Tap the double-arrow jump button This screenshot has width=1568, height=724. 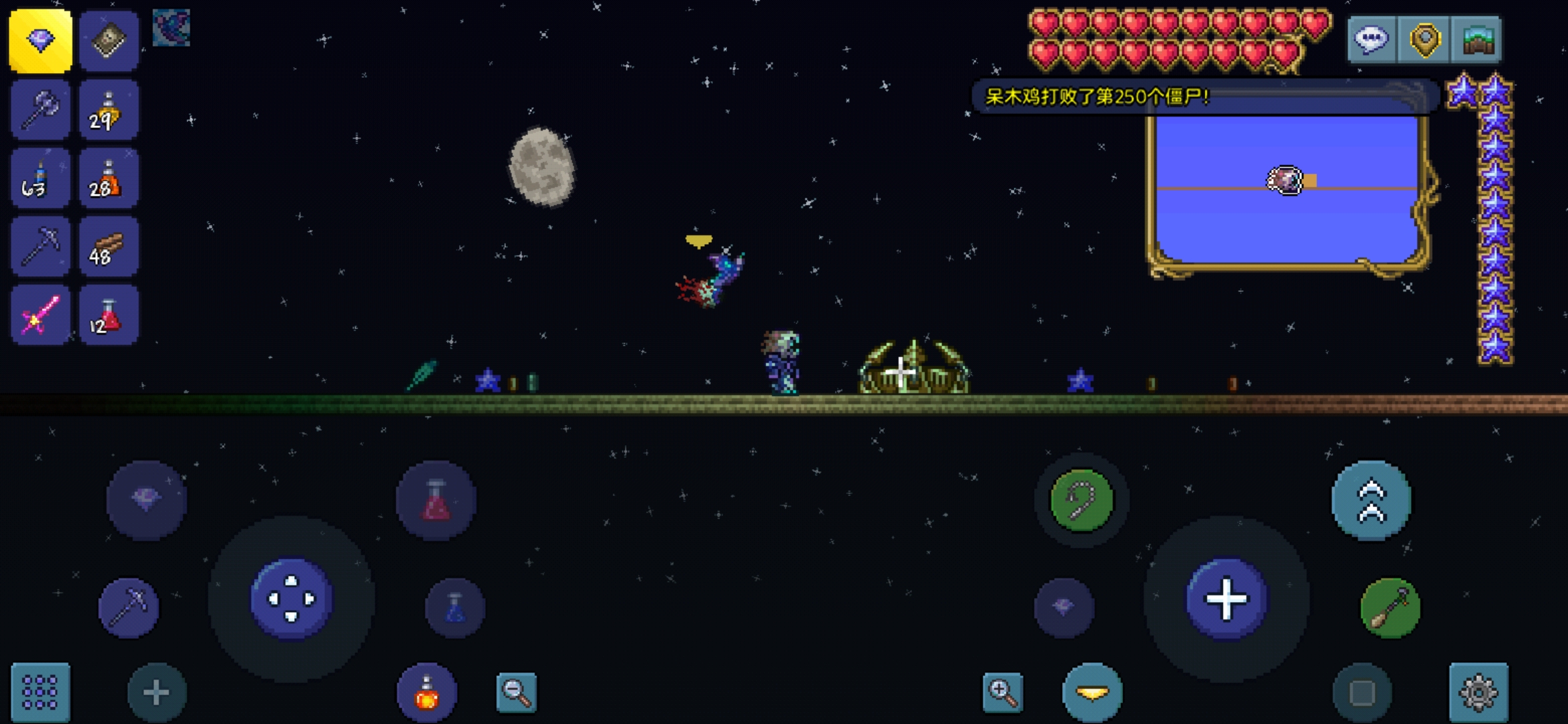[1371, 500]
